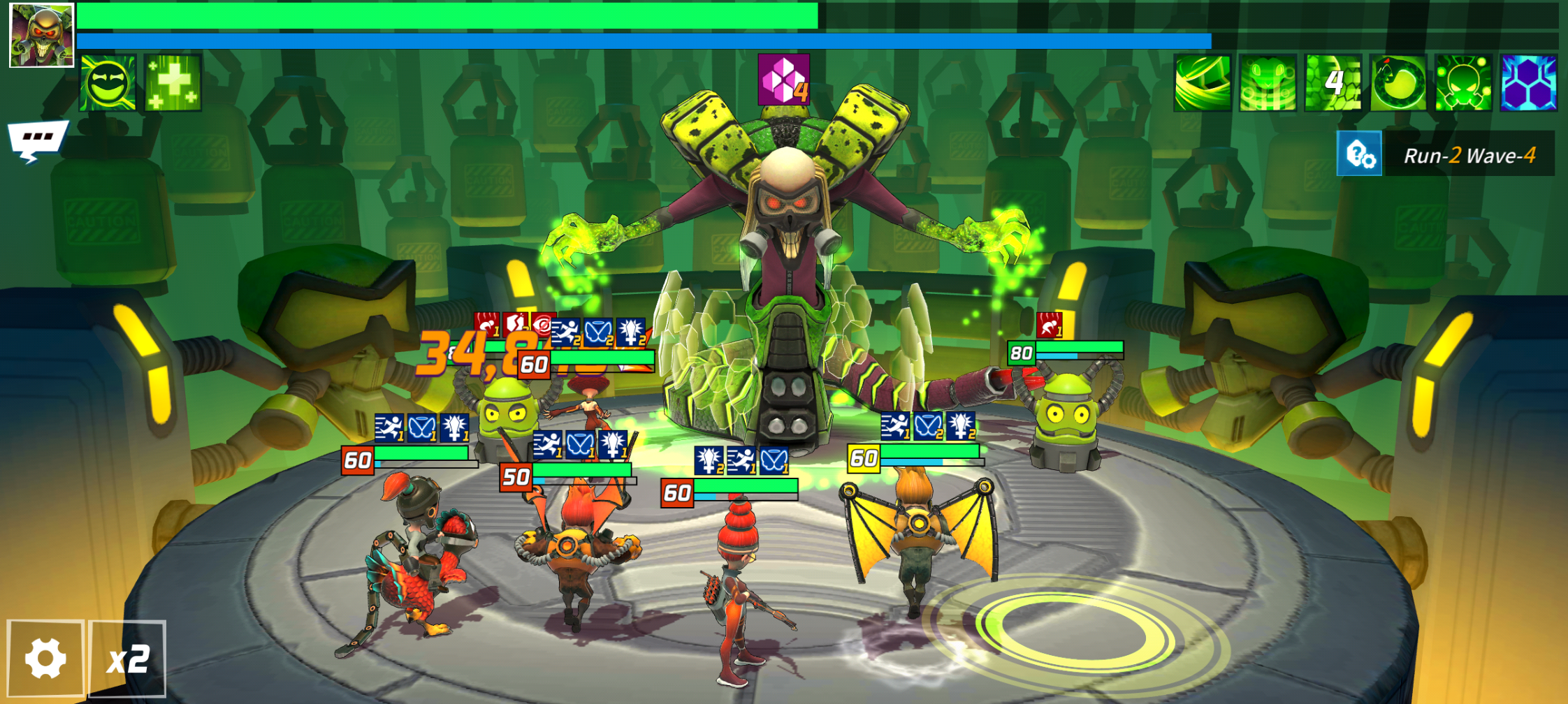Inspect the green healing cross buff
This screenshot has width=1568, height=704.
coord(173,83)
